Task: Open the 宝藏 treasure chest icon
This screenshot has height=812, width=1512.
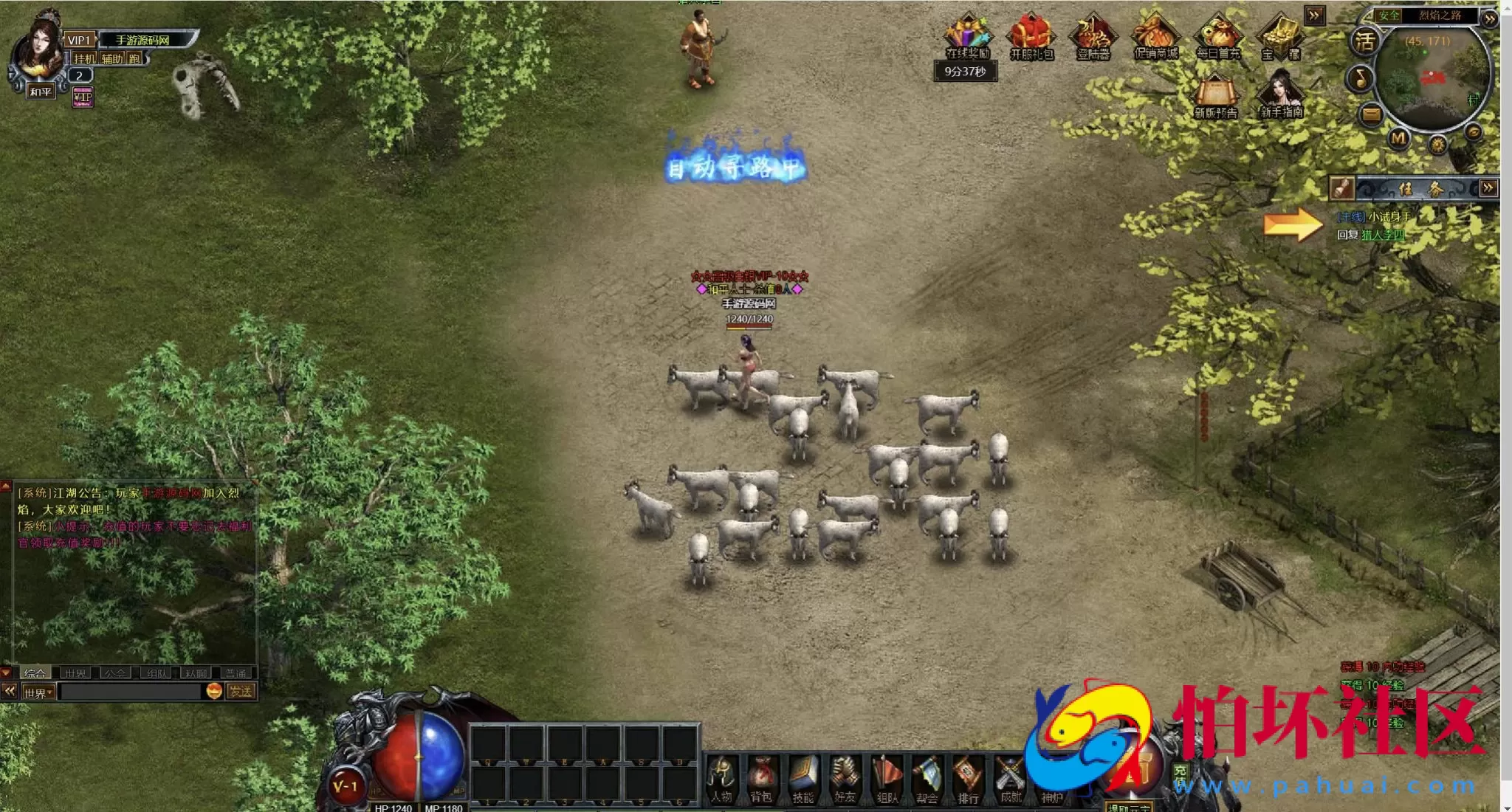Action: (1281, 35)
